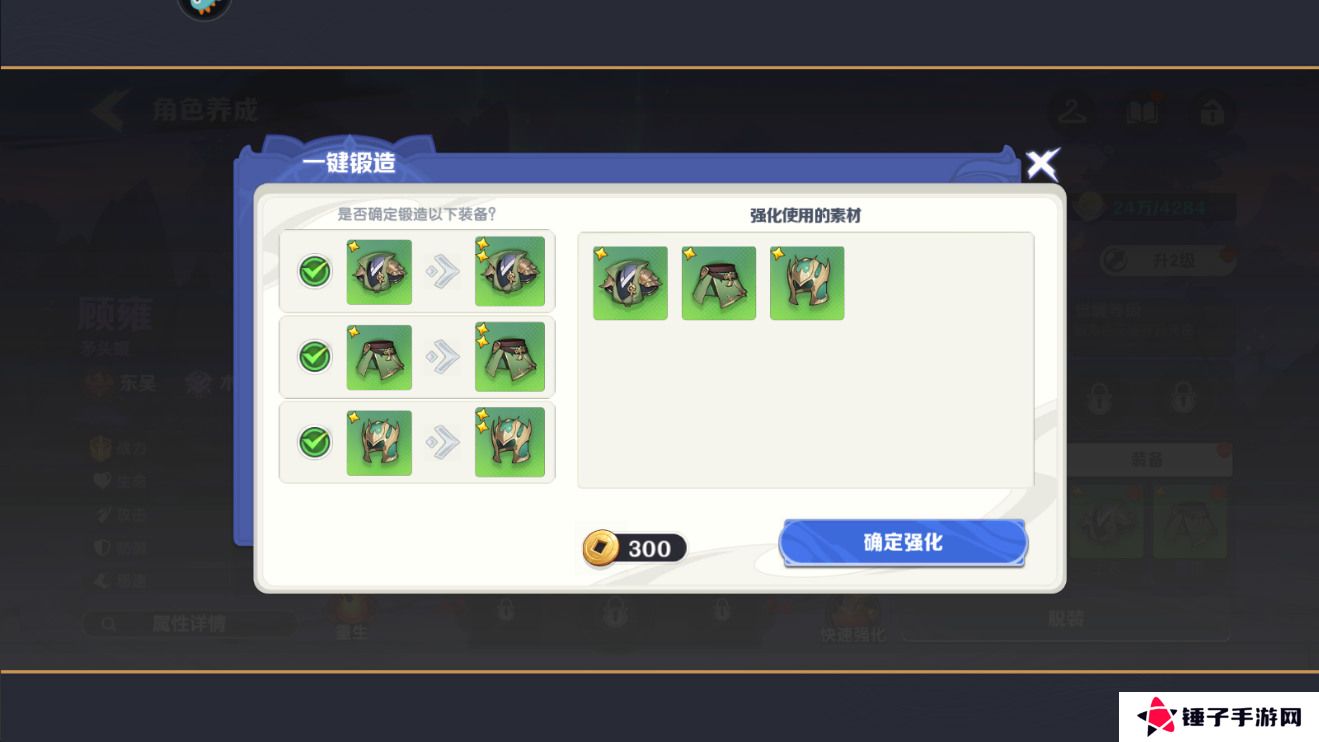Uncheck the green checkmark on the pants row
This screenshot has width=1319, height=742.
click(x=313, y=357)
